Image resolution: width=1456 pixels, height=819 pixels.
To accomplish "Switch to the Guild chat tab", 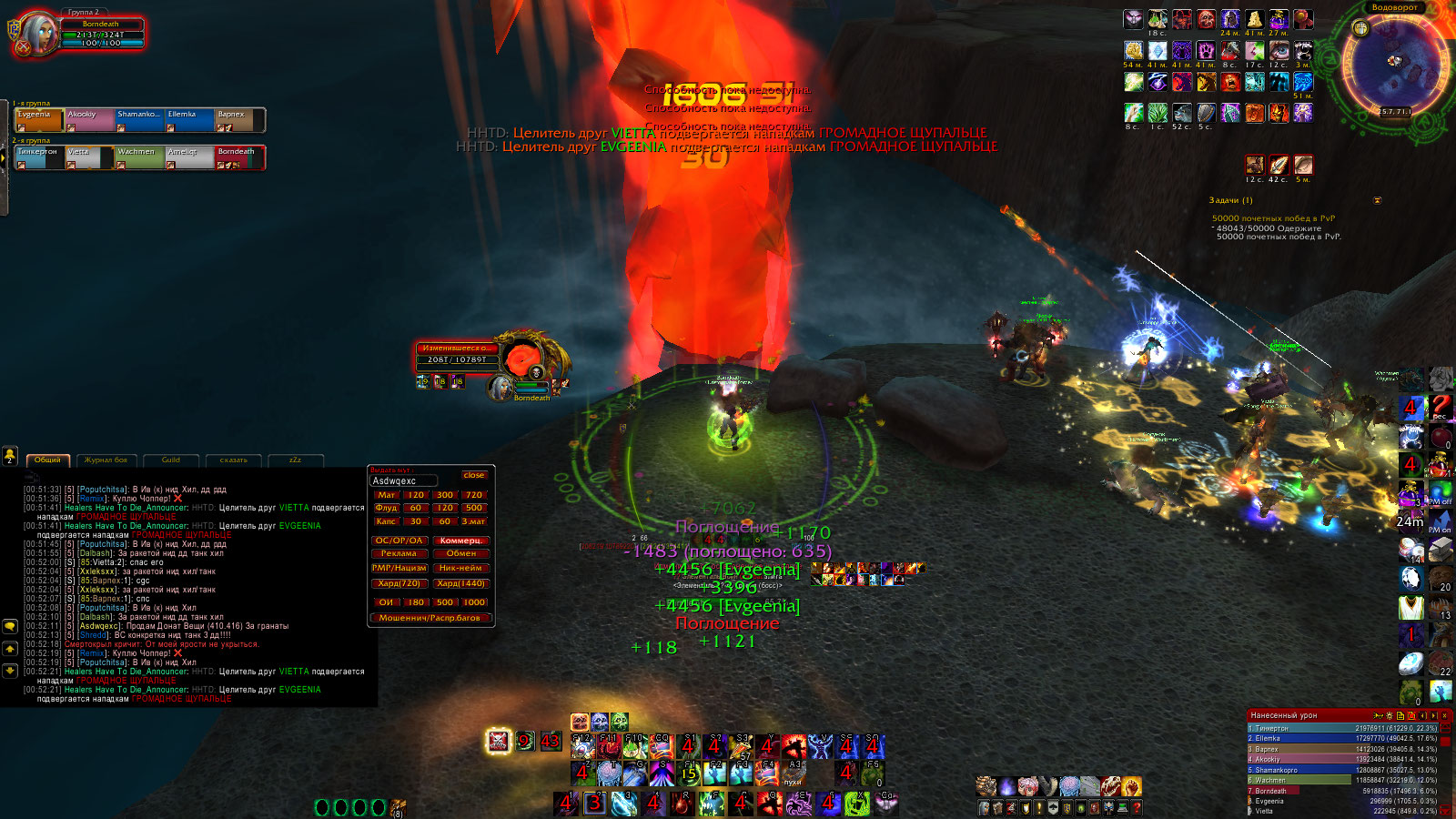I will click(171, 460).
